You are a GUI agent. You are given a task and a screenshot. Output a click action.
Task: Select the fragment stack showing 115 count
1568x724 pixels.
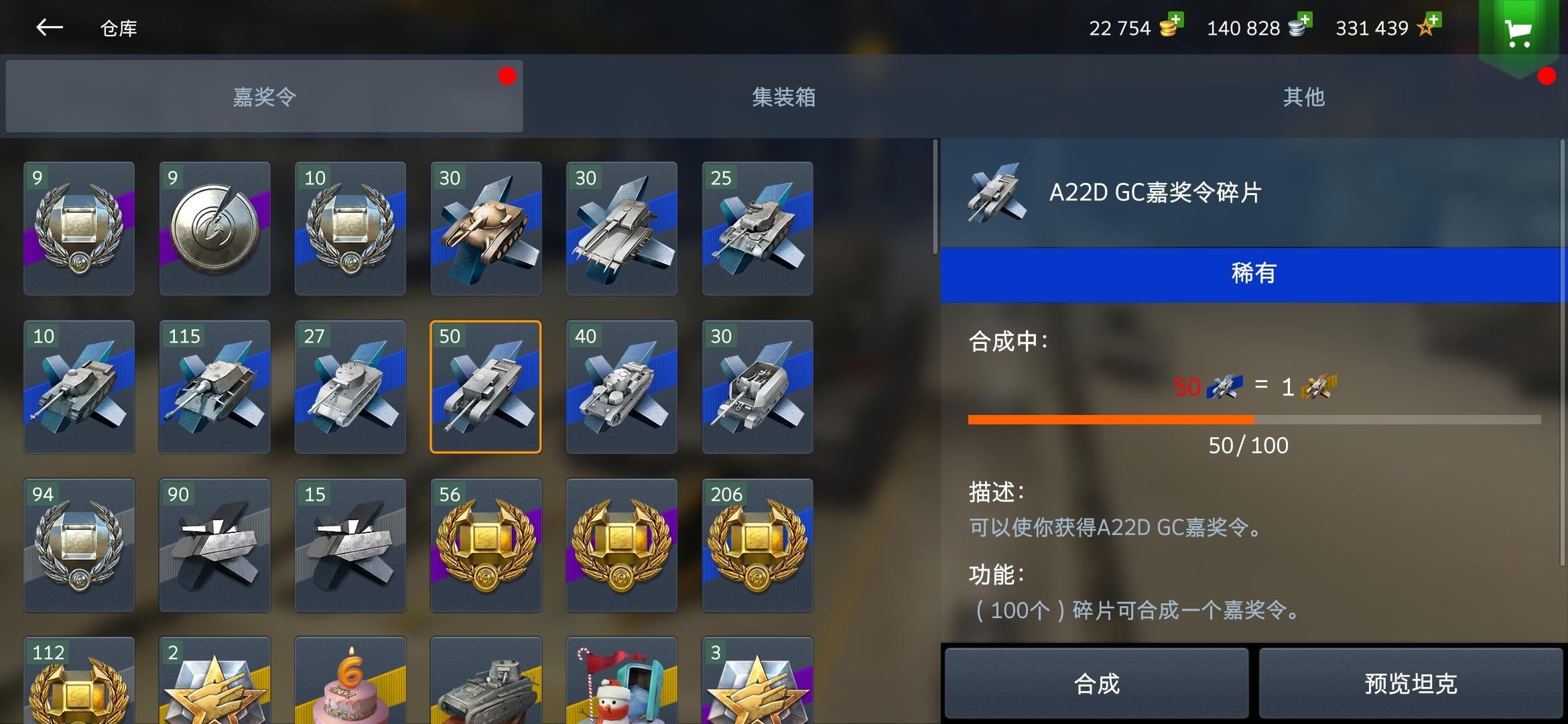tap(214, 387)
